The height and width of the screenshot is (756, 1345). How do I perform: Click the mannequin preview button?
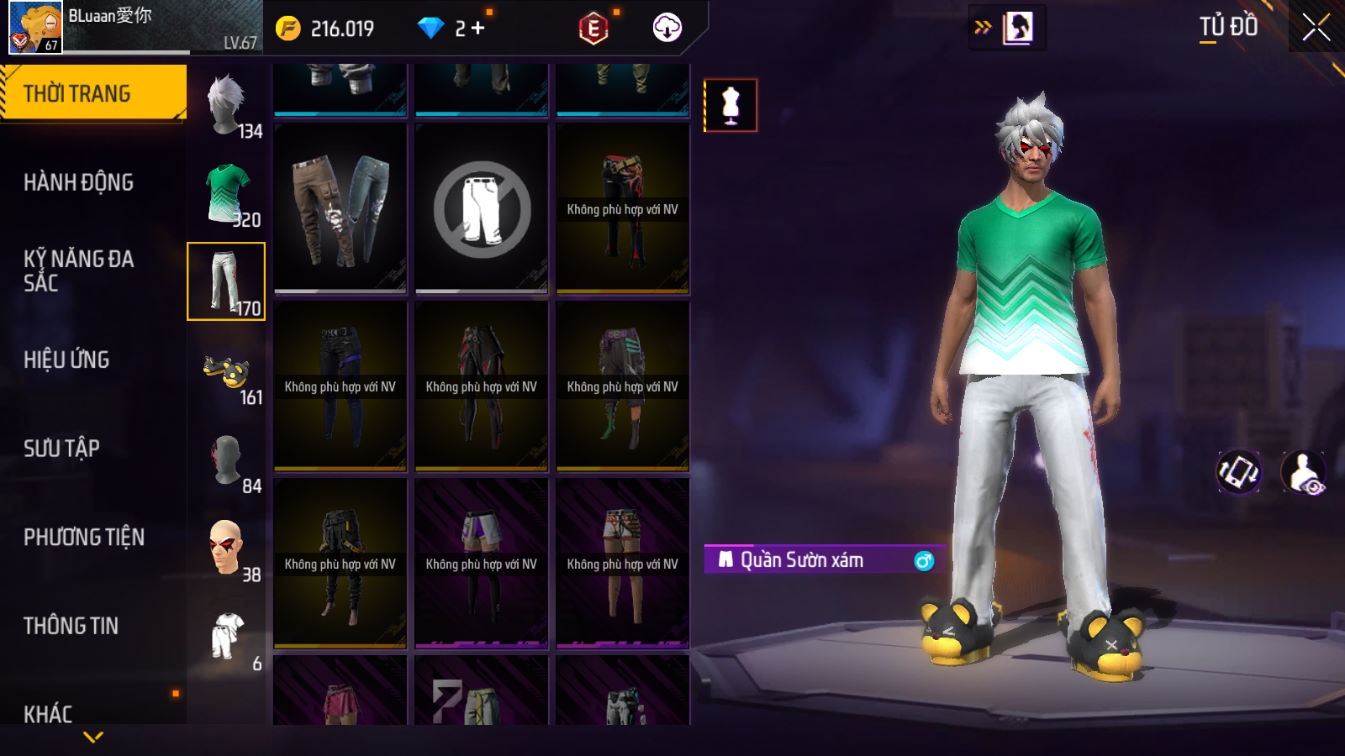(x=731, y=106)
